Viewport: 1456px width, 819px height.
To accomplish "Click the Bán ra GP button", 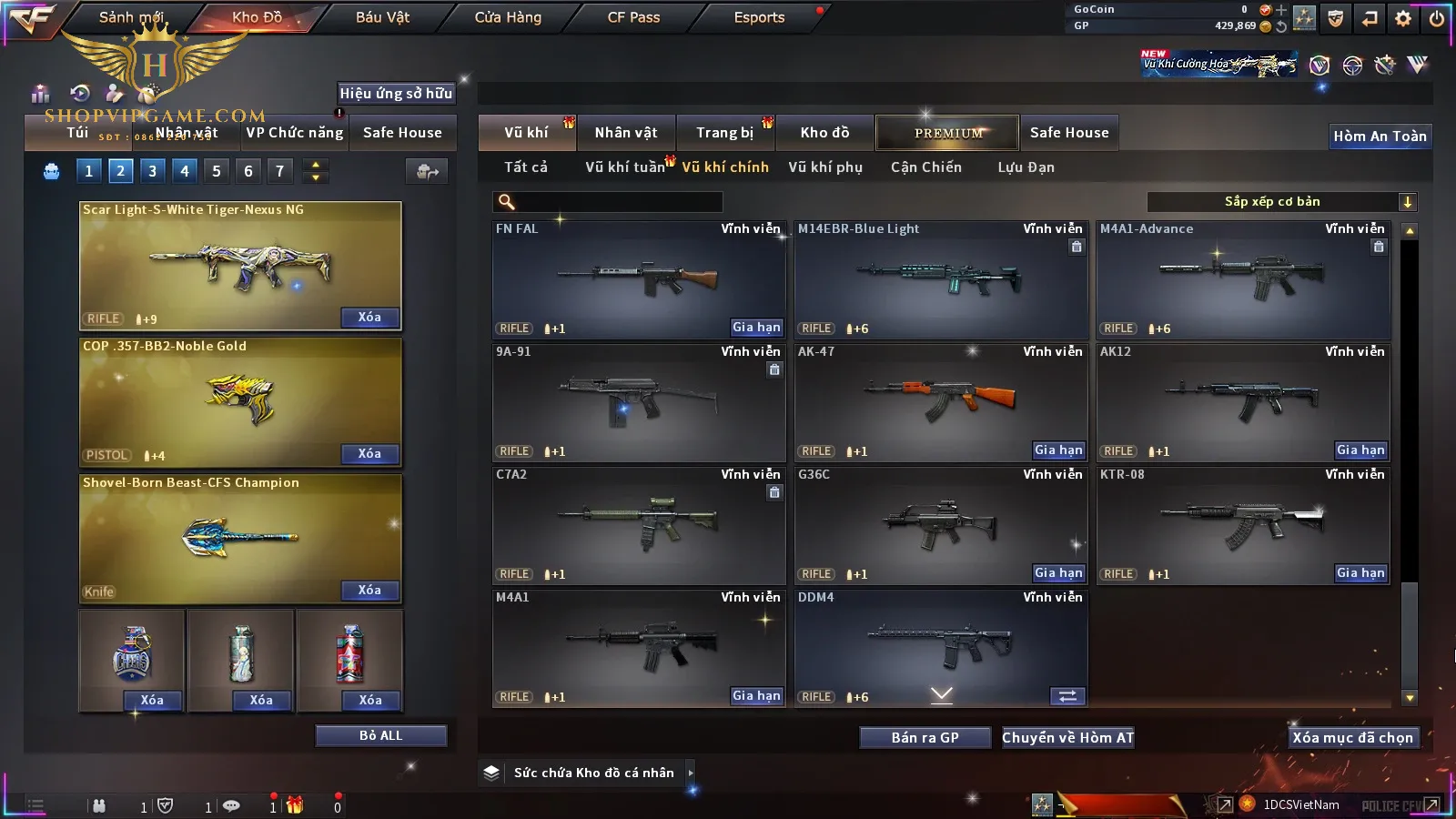I will [925, 738].
